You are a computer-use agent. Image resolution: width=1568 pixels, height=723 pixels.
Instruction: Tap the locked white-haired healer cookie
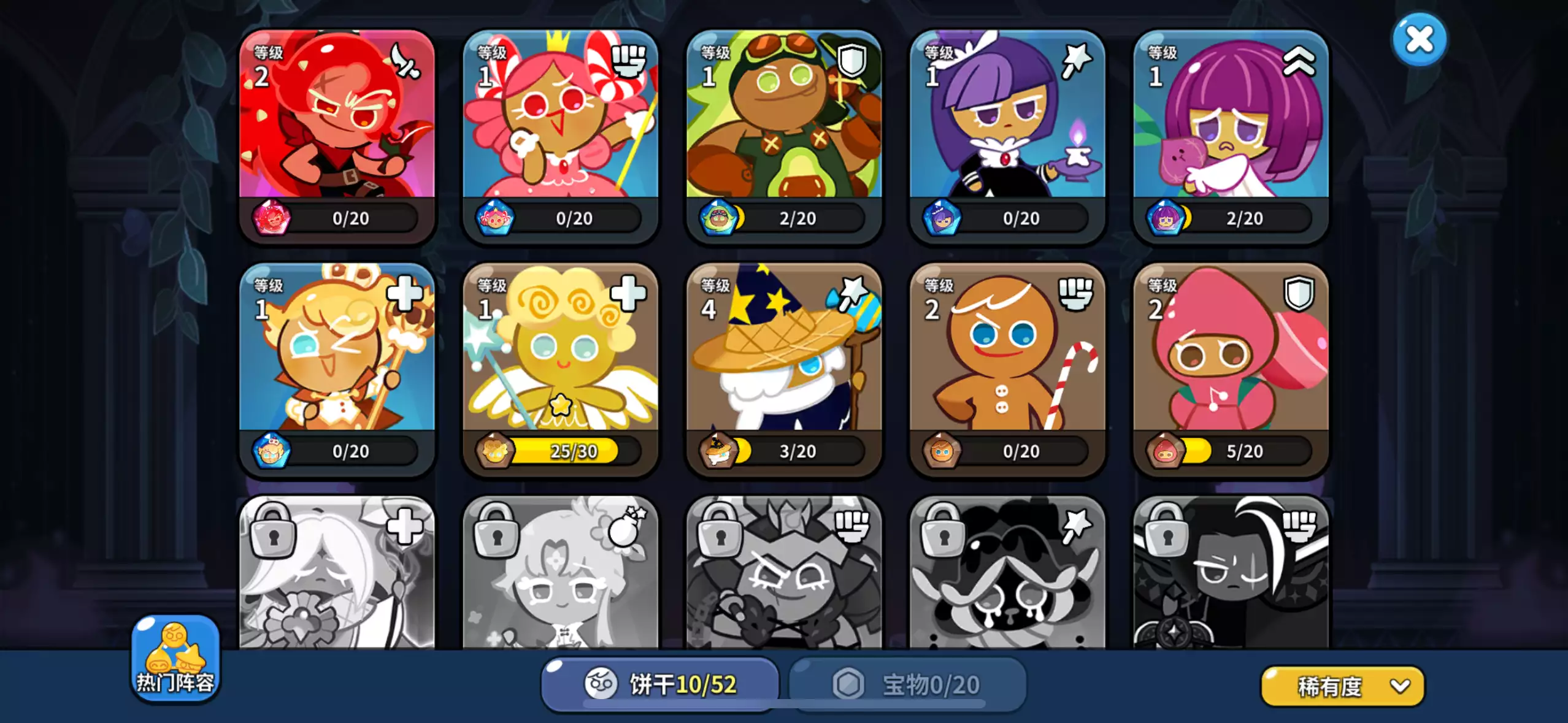[337, 576]
